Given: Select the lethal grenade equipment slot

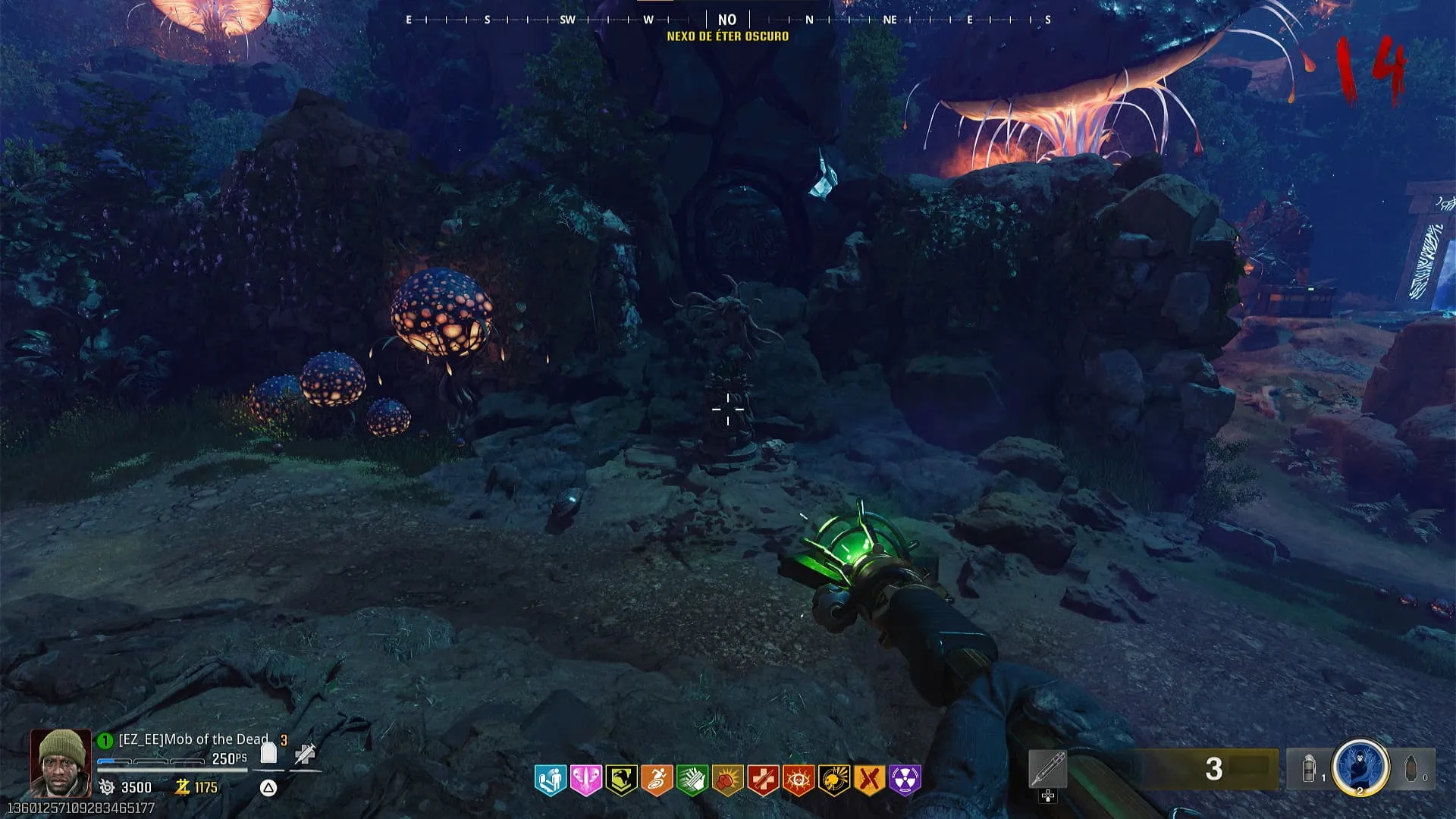Looking at the screenshot, I should 1411,769.
